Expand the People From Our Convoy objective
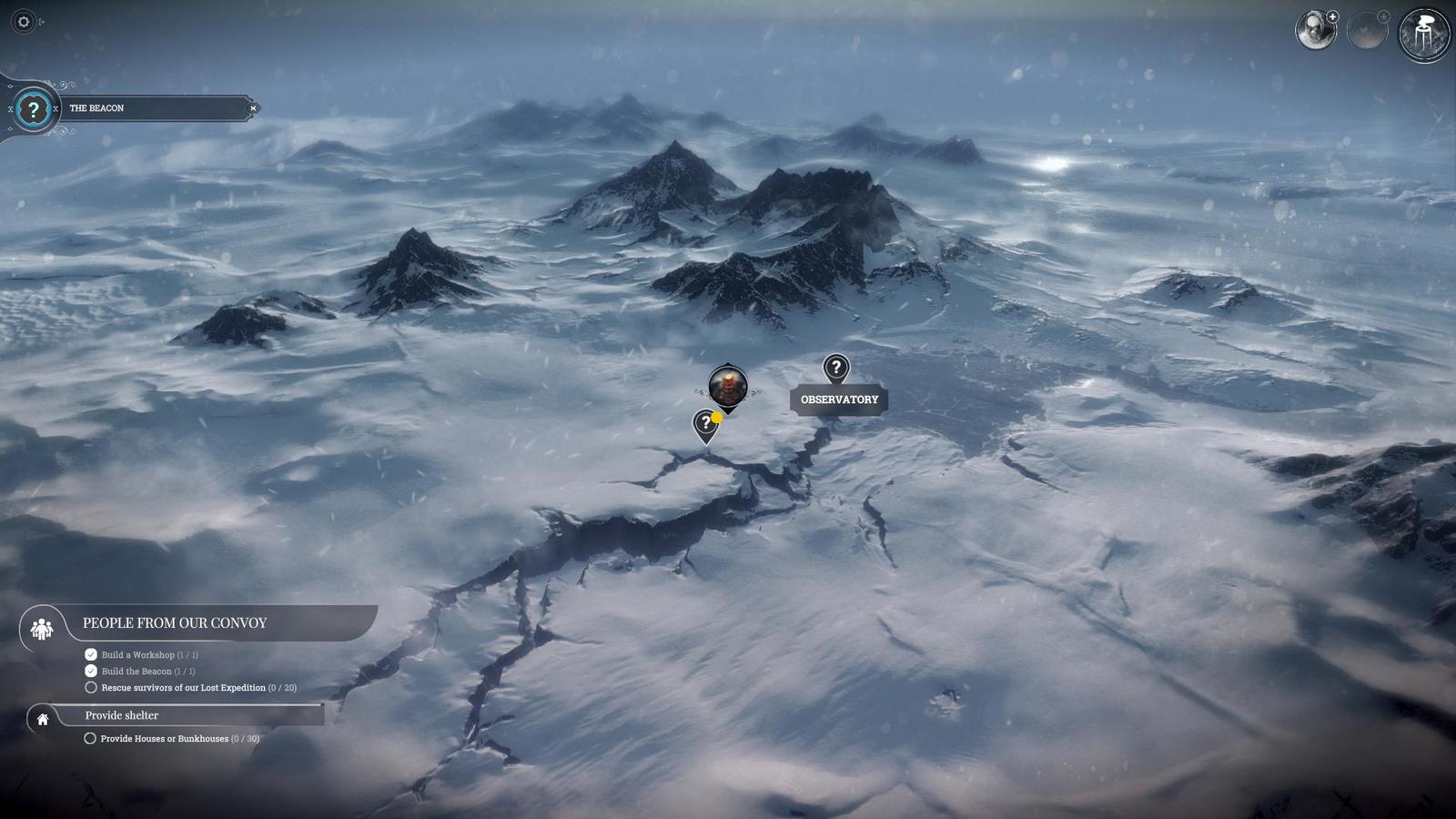Image resolution: width=1456 pixels, height=819 pixels. 175,623
